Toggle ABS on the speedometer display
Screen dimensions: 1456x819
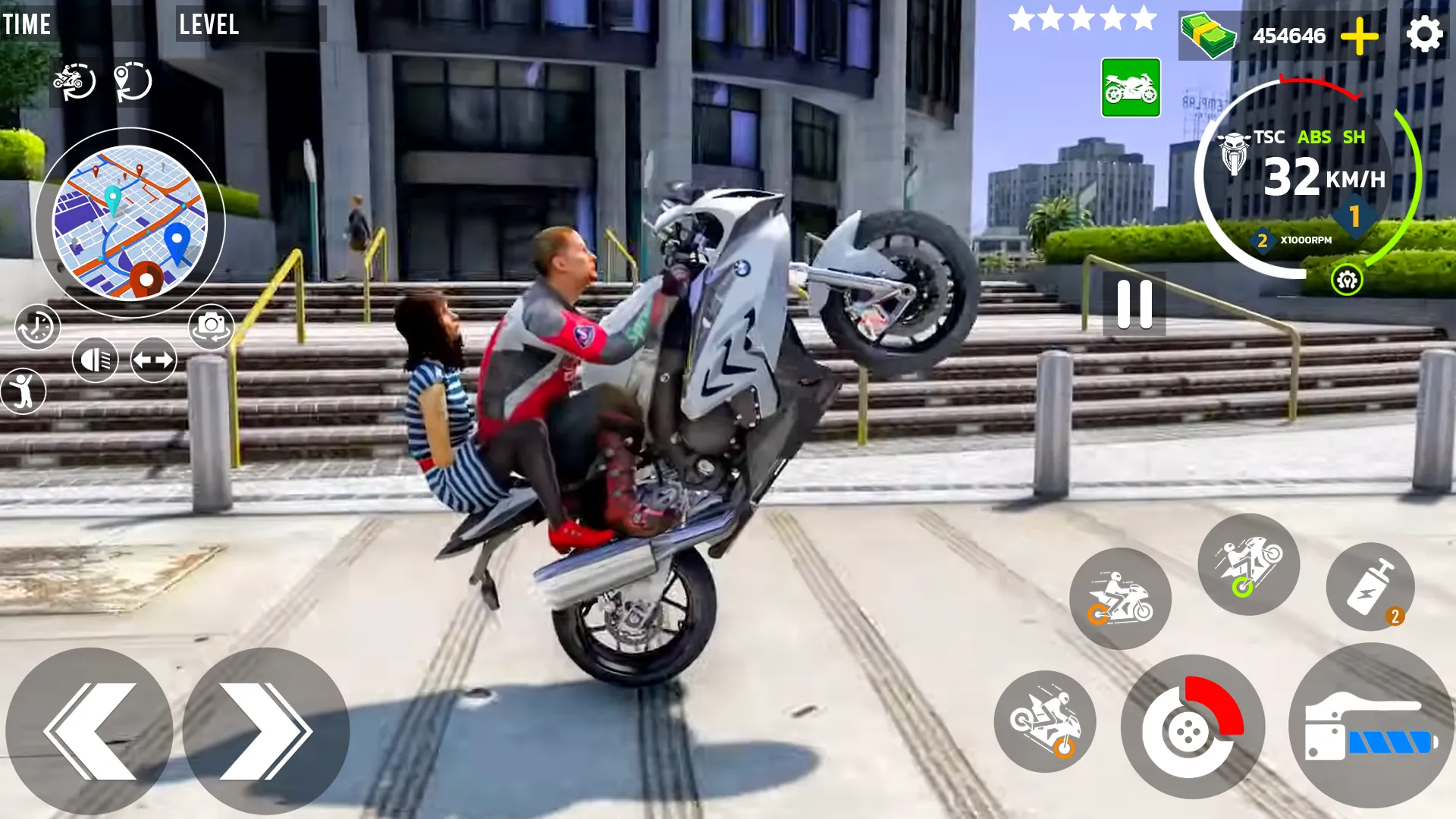(1316, 137)
